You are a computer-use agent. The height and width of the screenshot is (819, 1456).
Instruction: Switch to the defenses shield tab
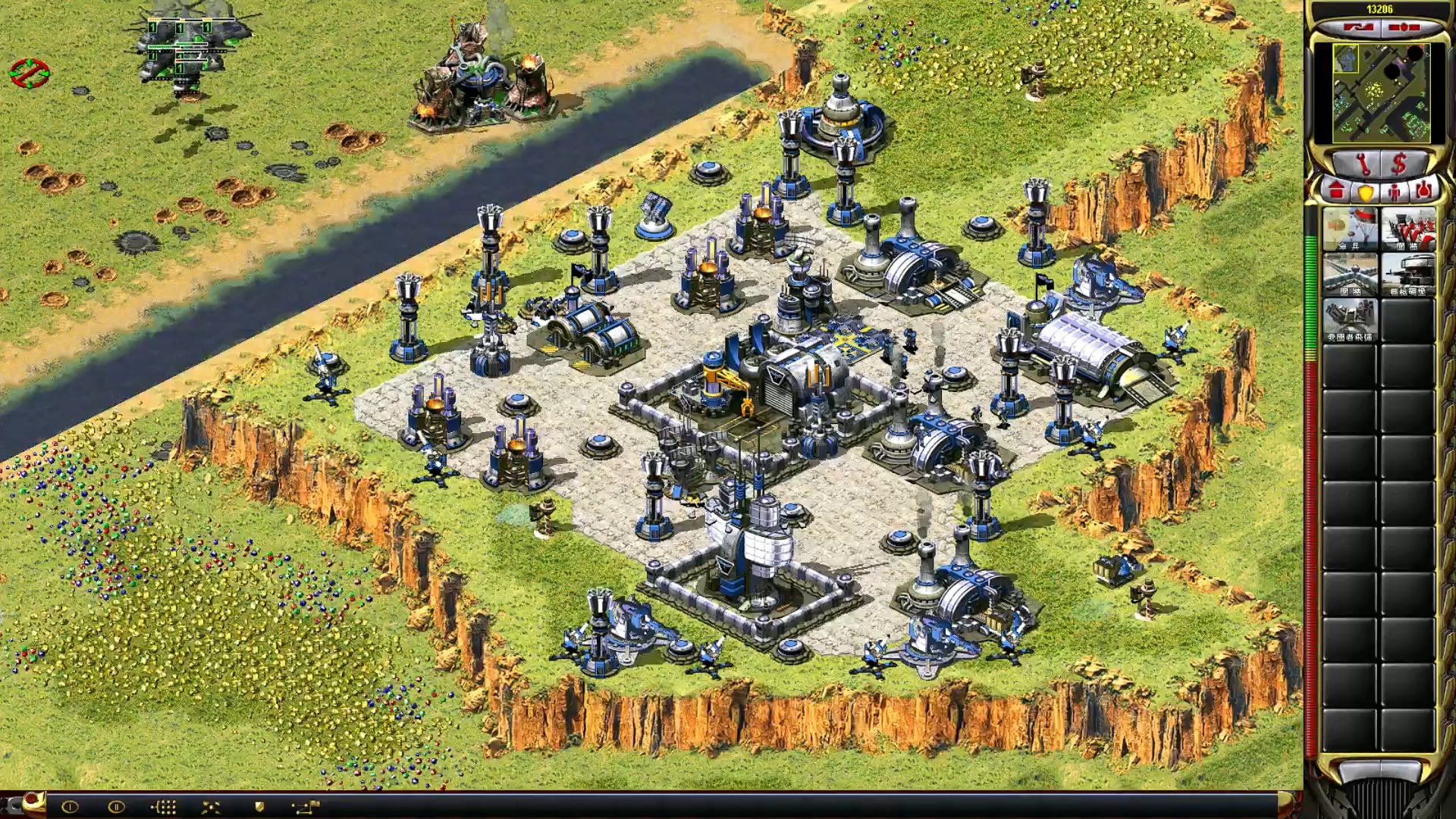1366,191
